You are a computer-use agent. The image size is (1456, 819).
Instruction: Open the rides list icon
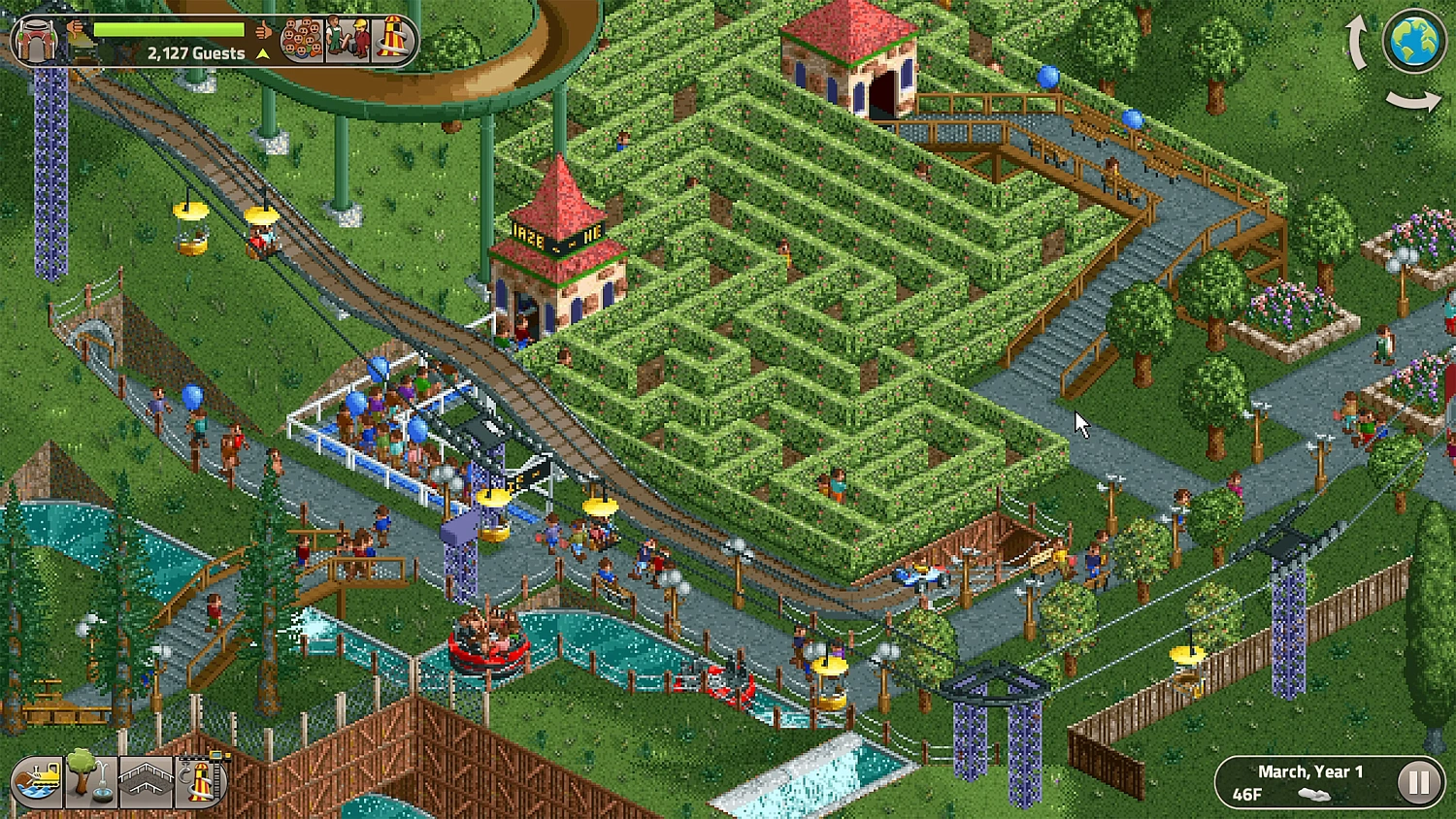click(x=393, y=39)
